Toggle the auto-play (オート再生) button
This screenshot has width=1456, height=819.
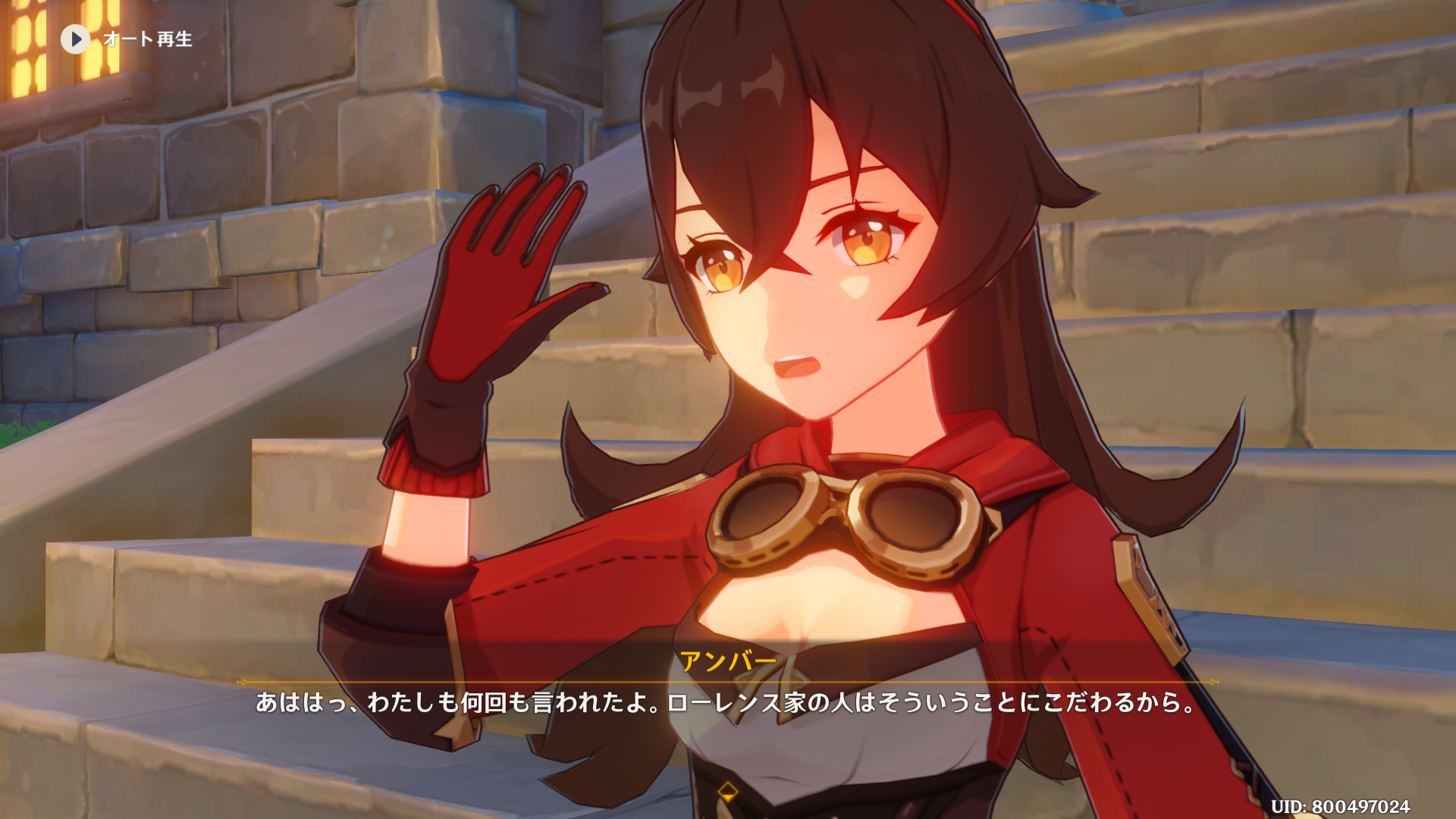click(x=76, y=39)
